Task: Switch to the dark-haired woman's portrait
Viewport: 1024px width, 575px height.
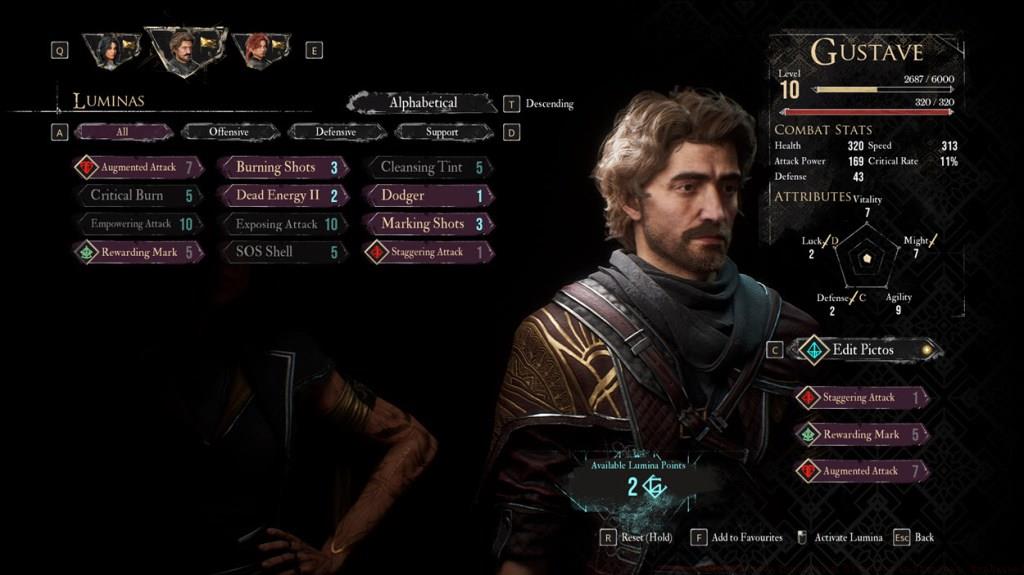Action: [110, 49]
